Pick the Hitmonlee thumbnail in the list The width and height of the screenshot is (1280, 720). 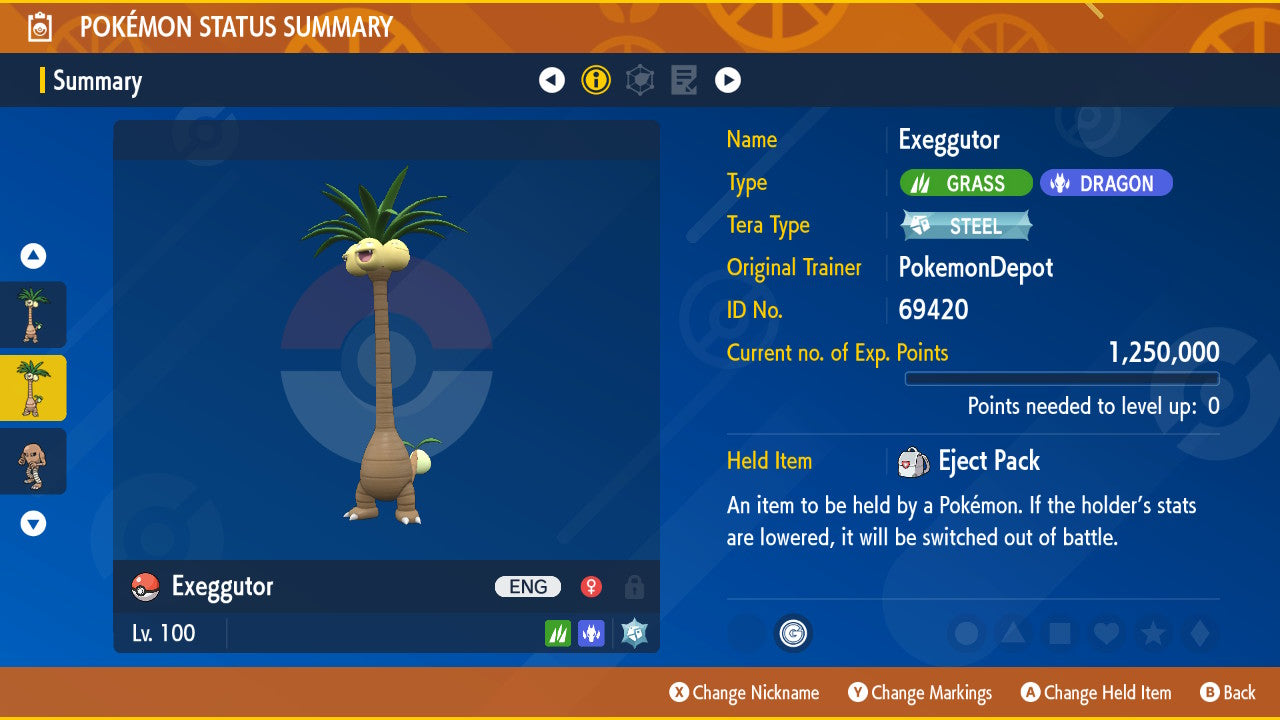(x=33, y=462)
